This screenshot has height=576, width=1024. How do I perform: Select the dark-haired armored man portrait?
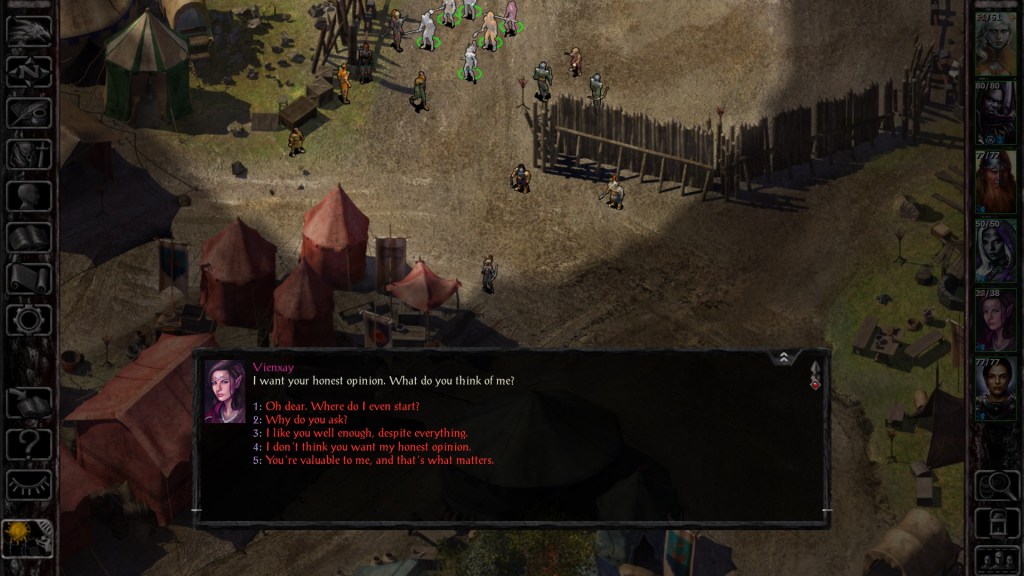(x=995, y=388)
